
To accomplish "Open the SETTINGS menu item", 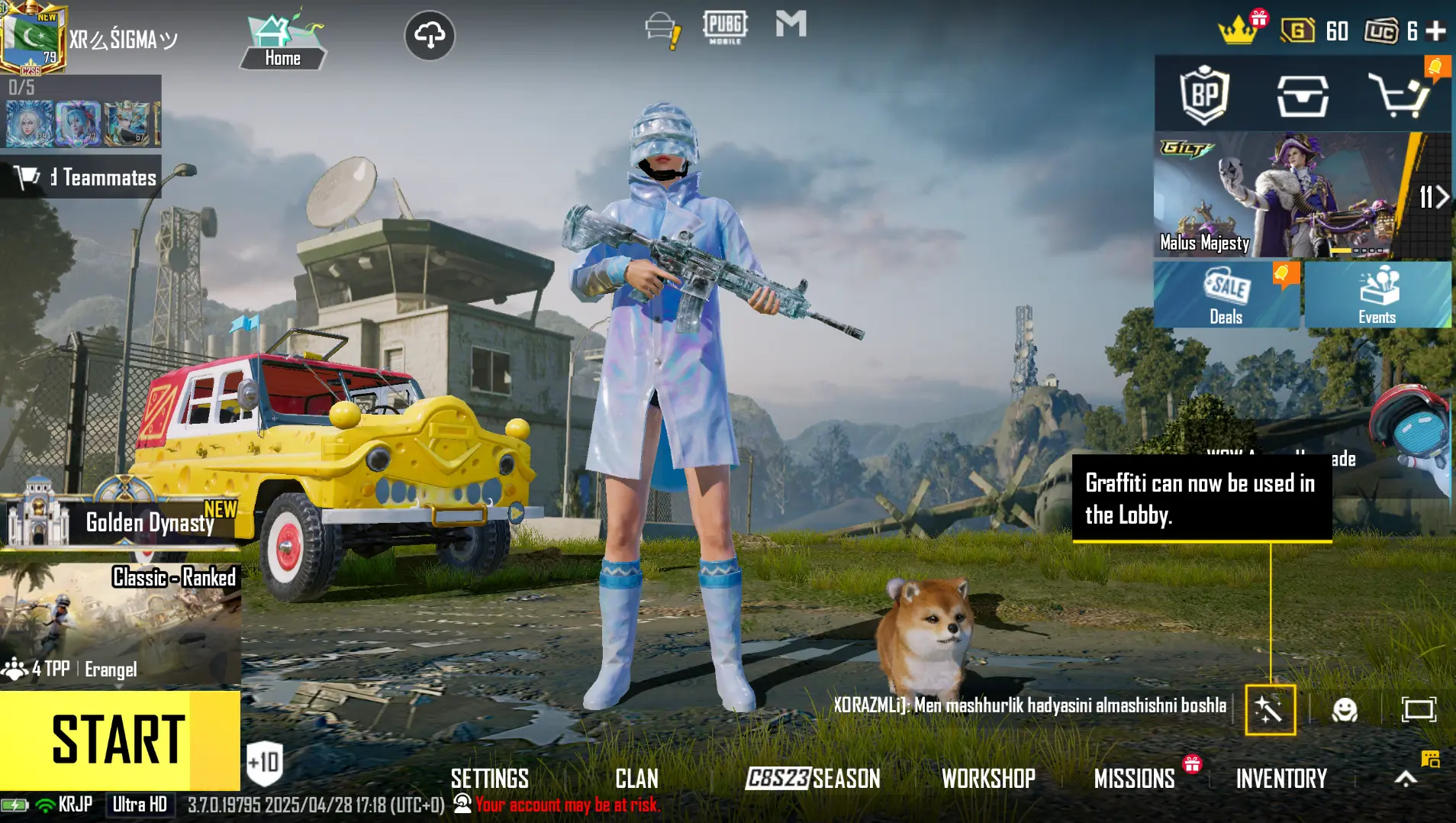I will pos(490,778).
